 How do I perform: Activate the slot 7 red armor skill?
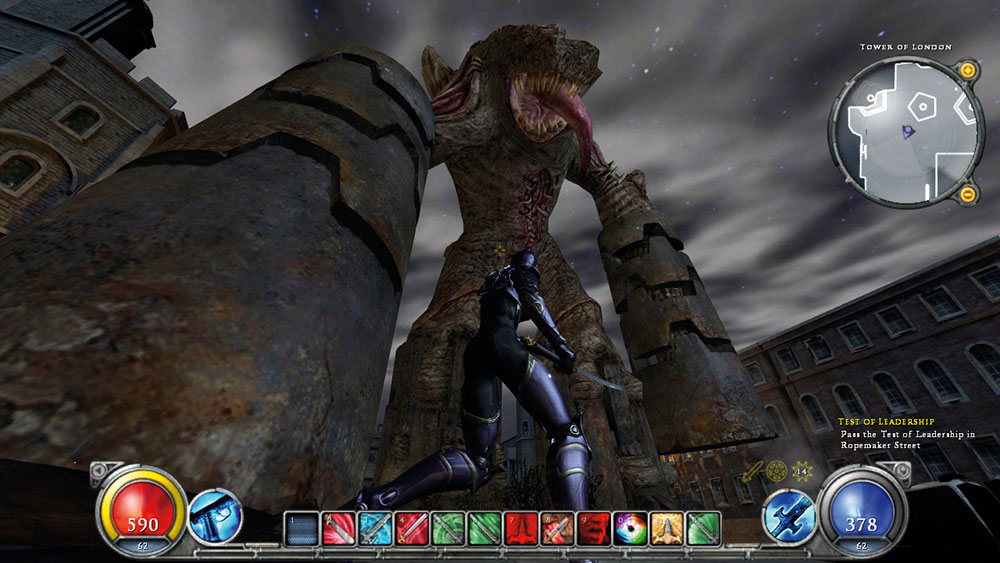coord(523,528)
